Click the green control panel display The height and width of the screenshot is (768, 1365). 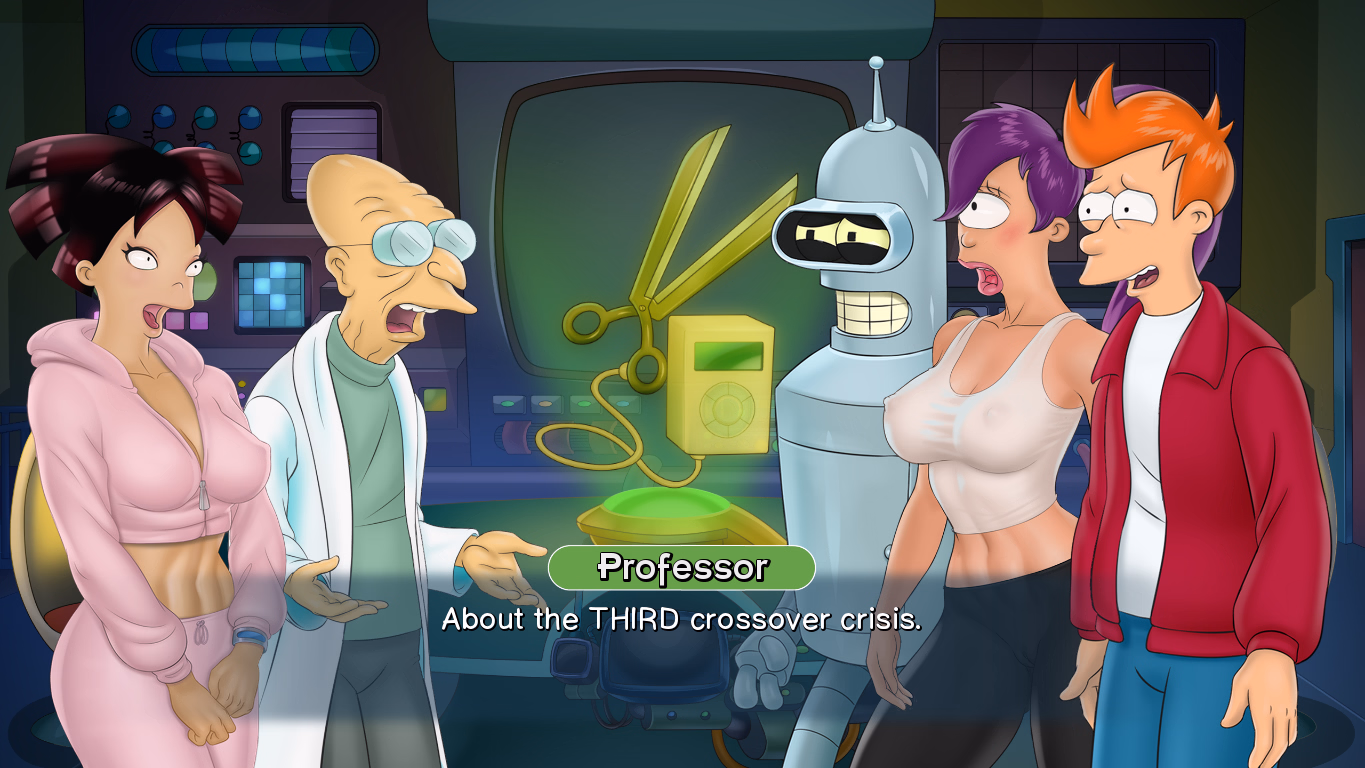[x=435, y=399]
